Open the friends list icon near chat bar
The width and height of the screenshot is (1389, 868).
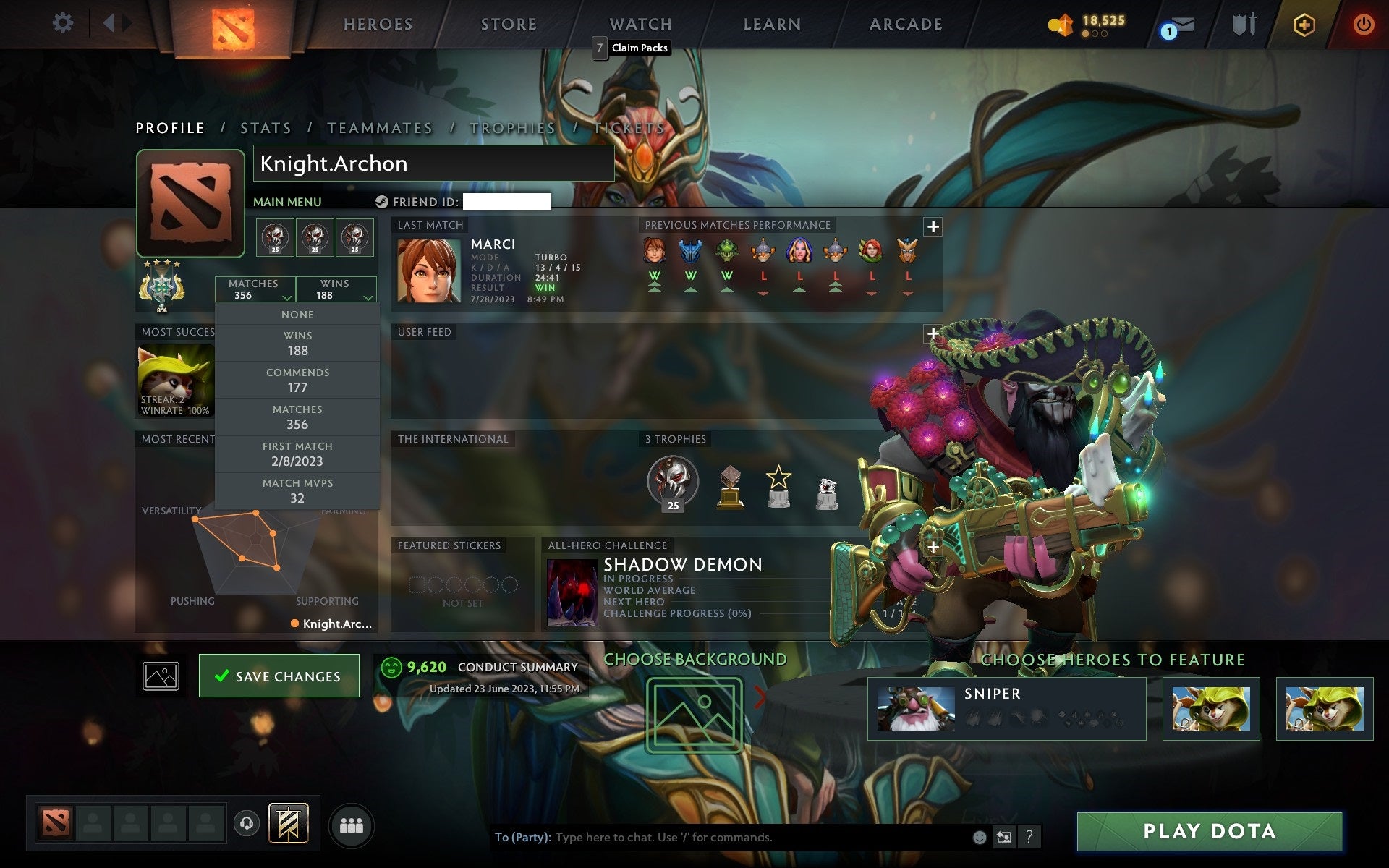tap(351, 825)
